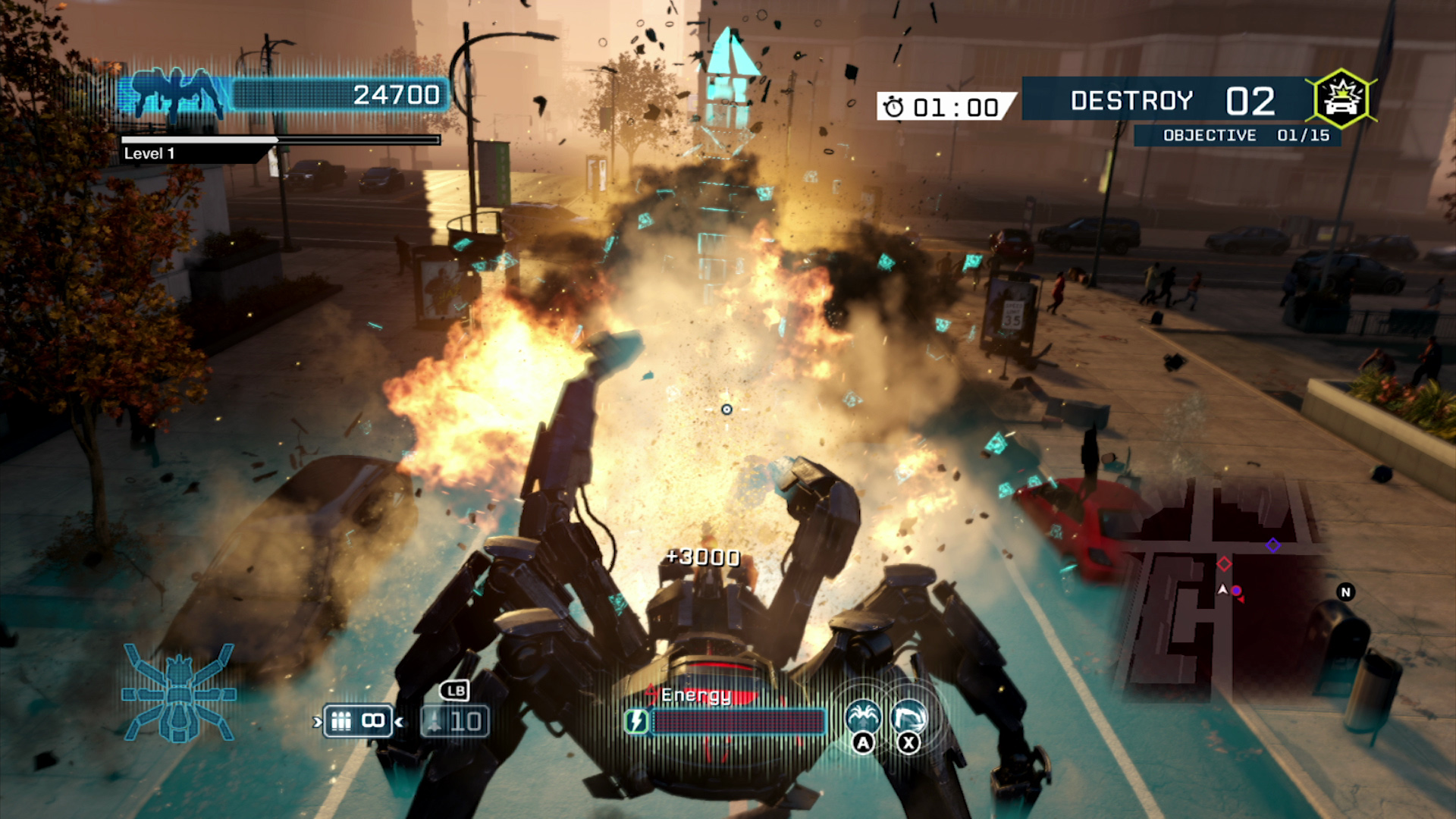
Task: Click the north compass indicator on minimap
Action: click(1345, 592)
